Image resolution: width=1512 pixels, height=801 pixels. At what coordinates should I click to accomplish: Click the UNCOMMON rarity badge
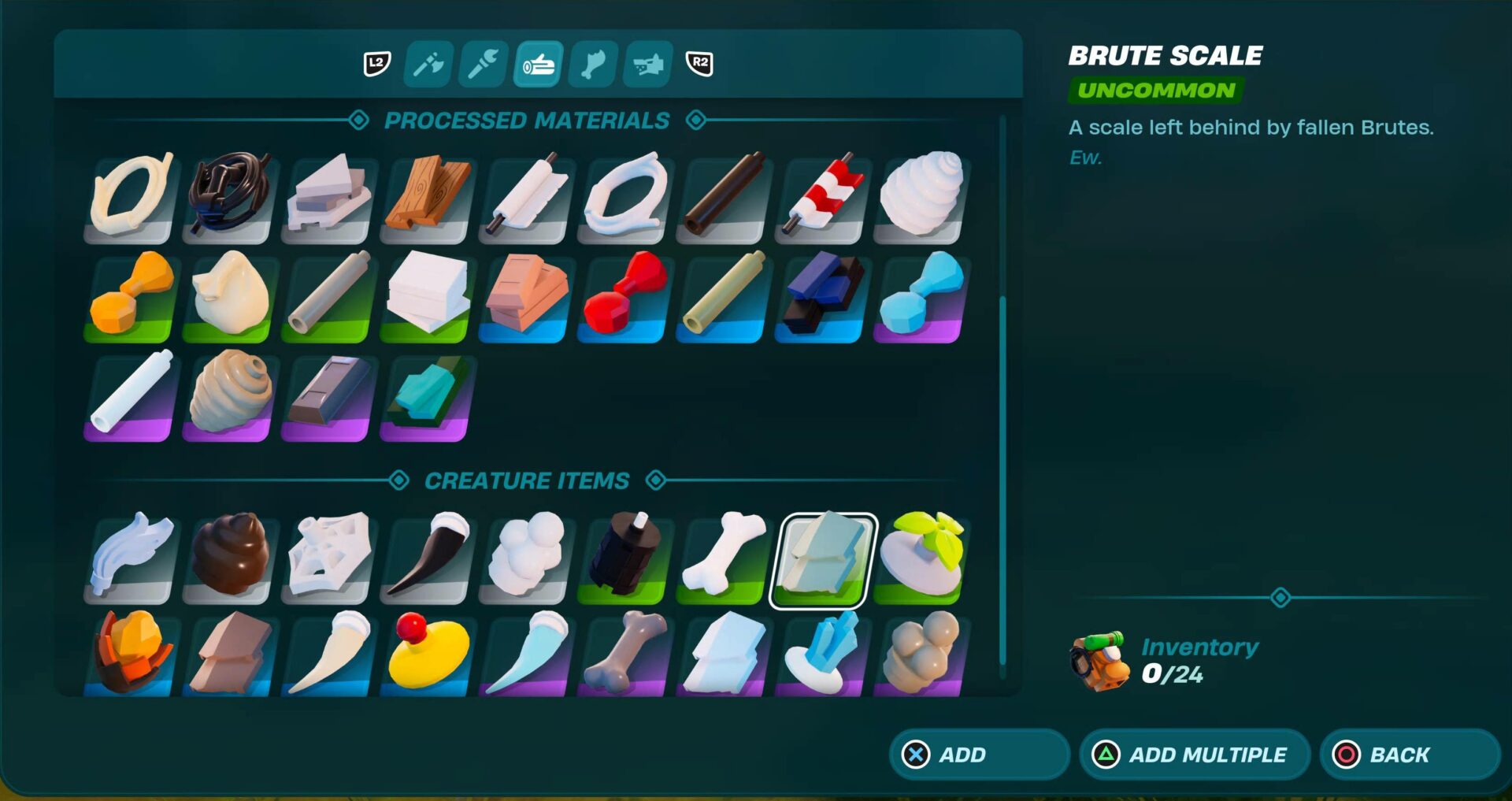(x=1158, y=90)
